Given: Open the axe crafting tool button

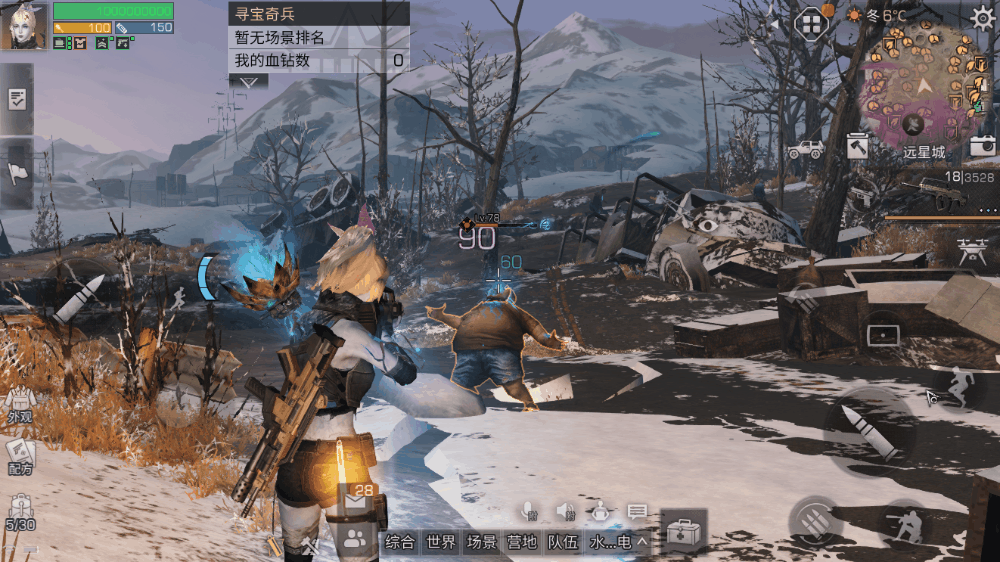Looking at the screenshot, I should (858, 147).
